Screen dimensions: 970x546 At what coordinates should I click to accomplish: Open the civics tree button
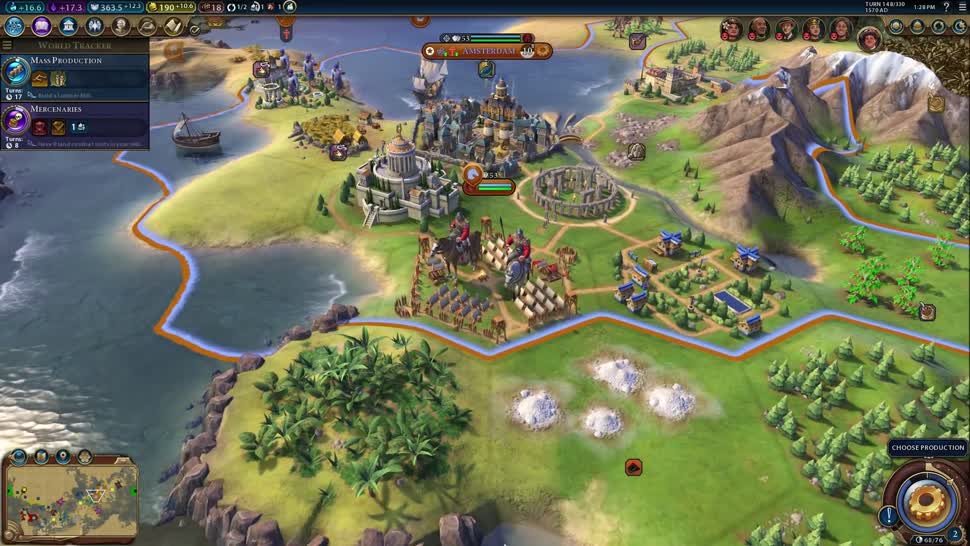[42, 26]
